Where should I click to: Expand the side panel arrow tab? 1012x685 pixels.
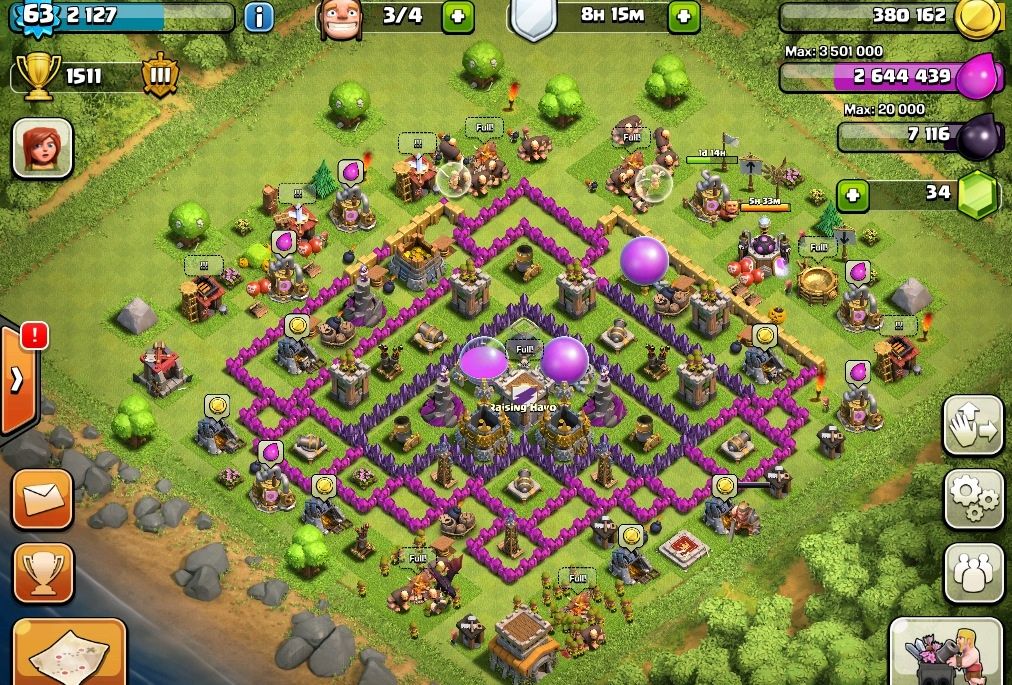19,379
